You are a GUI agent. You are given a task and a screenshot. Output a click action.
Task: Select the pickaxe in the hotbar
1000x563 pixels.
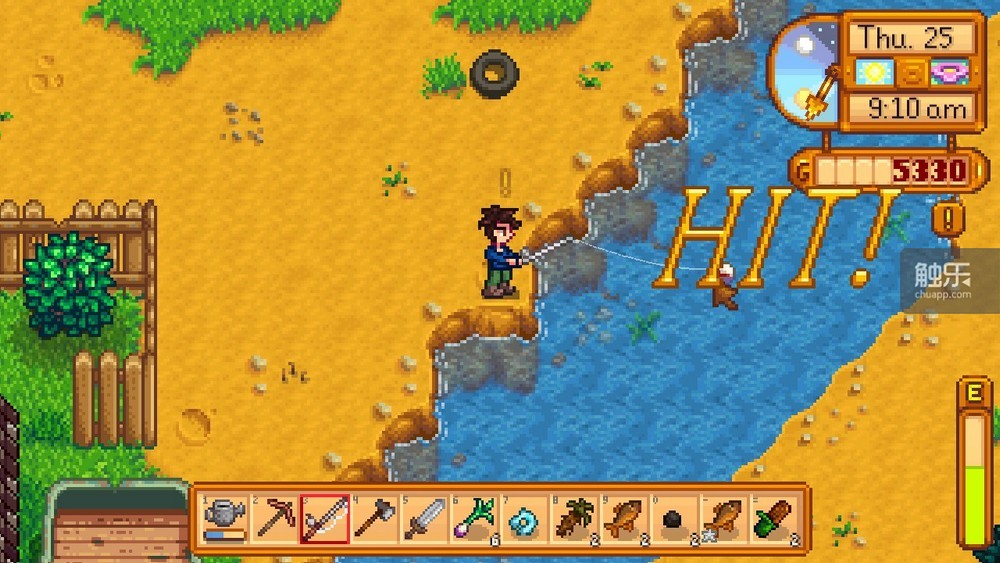point(275,519)
